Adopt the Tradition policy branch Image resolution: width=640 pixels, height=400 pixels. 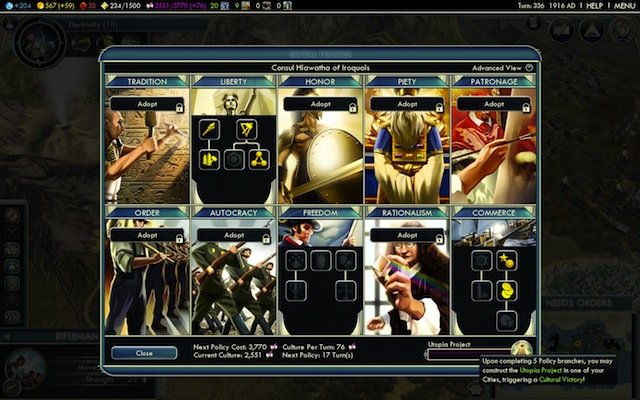(x=145, y=103)
